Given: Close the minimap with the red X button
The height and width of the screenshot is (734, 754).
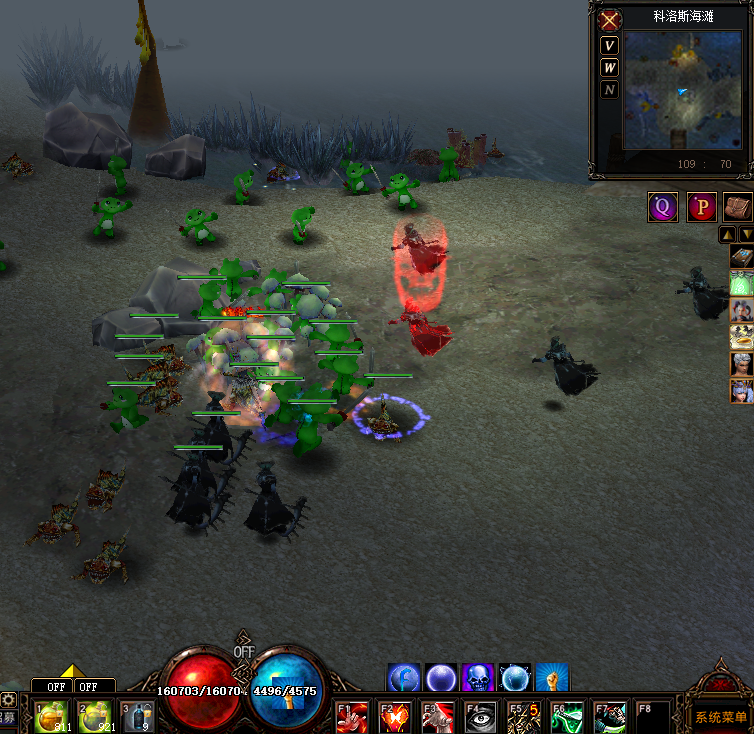Looking at the screenshot, I should tap(609, 20).
